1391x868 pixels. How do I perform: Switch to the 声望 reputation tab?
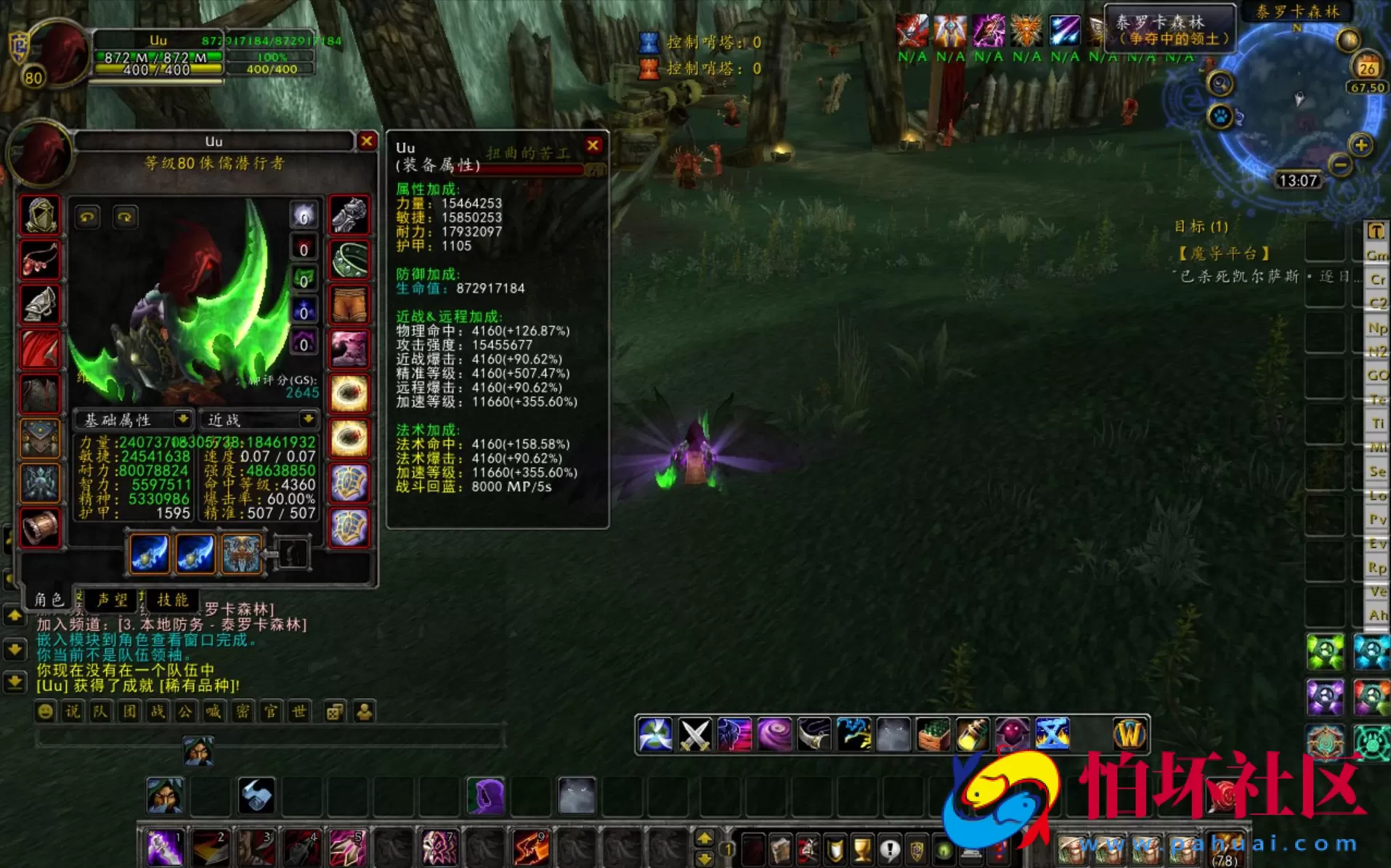pyautogui.click(x=113, y=600)
